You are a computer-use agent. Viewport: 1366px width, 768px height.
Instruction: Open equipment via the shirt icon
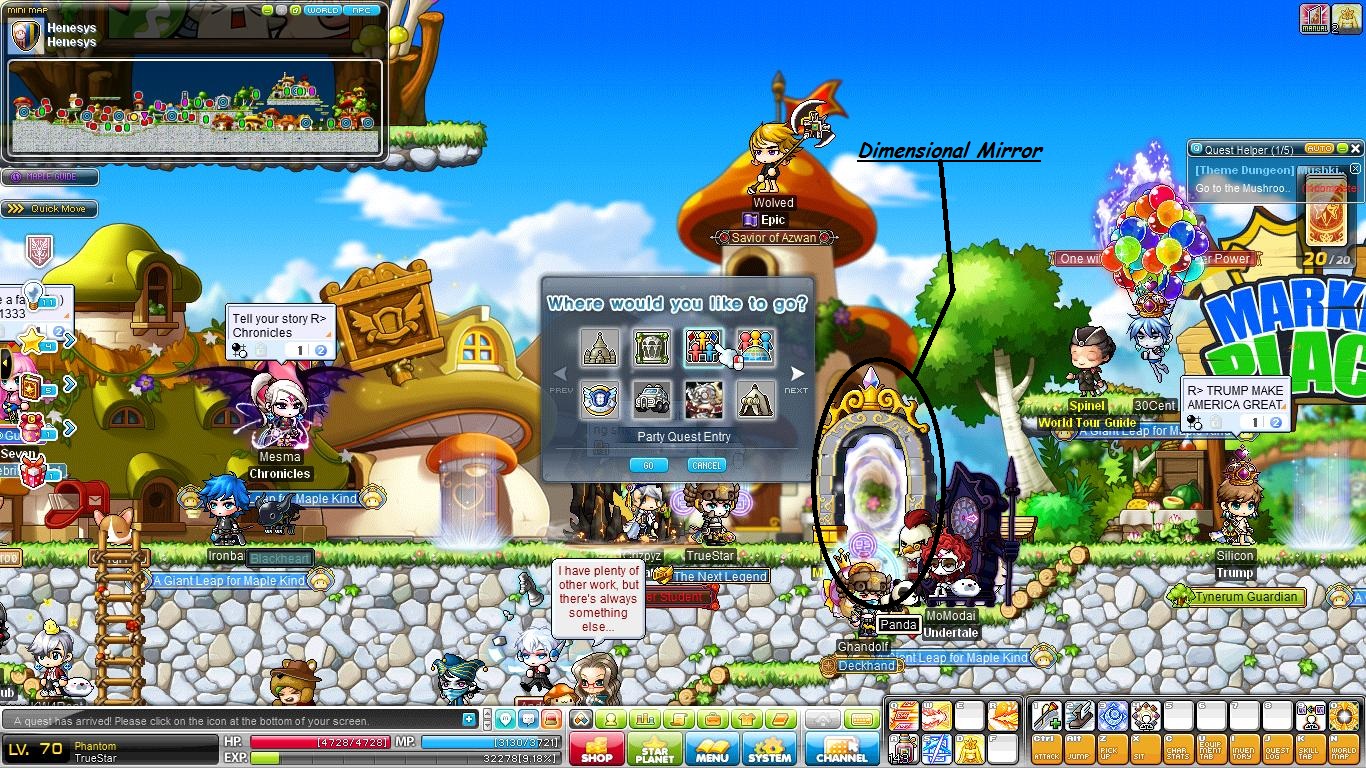tap(748, 718)
